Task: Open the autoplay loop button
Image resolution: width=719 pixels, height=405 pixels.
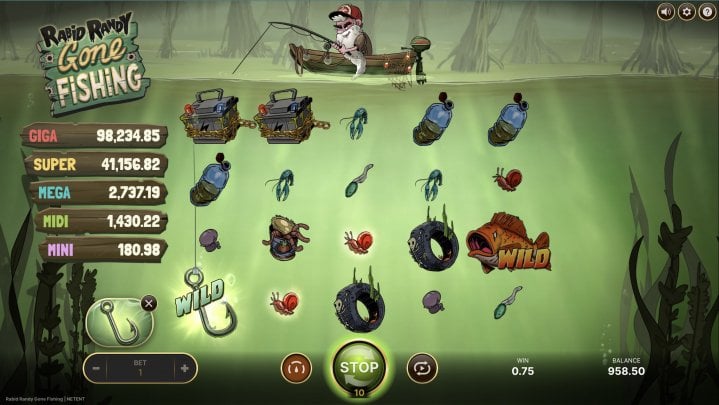Action: click(x=422, y=368)
